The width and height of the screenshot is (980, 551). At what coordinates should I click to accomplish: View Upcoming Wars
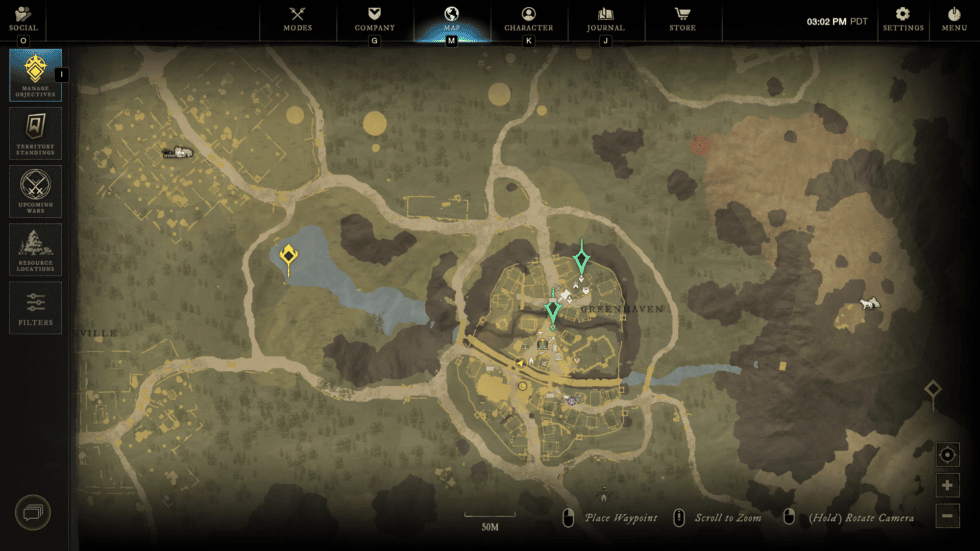click(36, 191)
